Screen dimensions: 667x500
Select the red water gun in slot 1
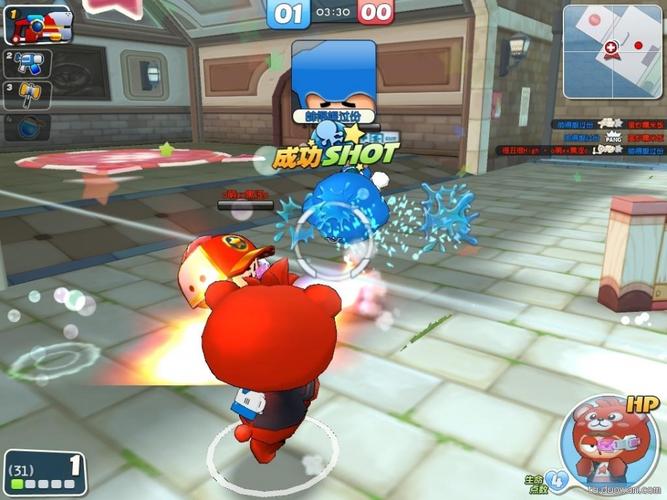pos(39,25)
